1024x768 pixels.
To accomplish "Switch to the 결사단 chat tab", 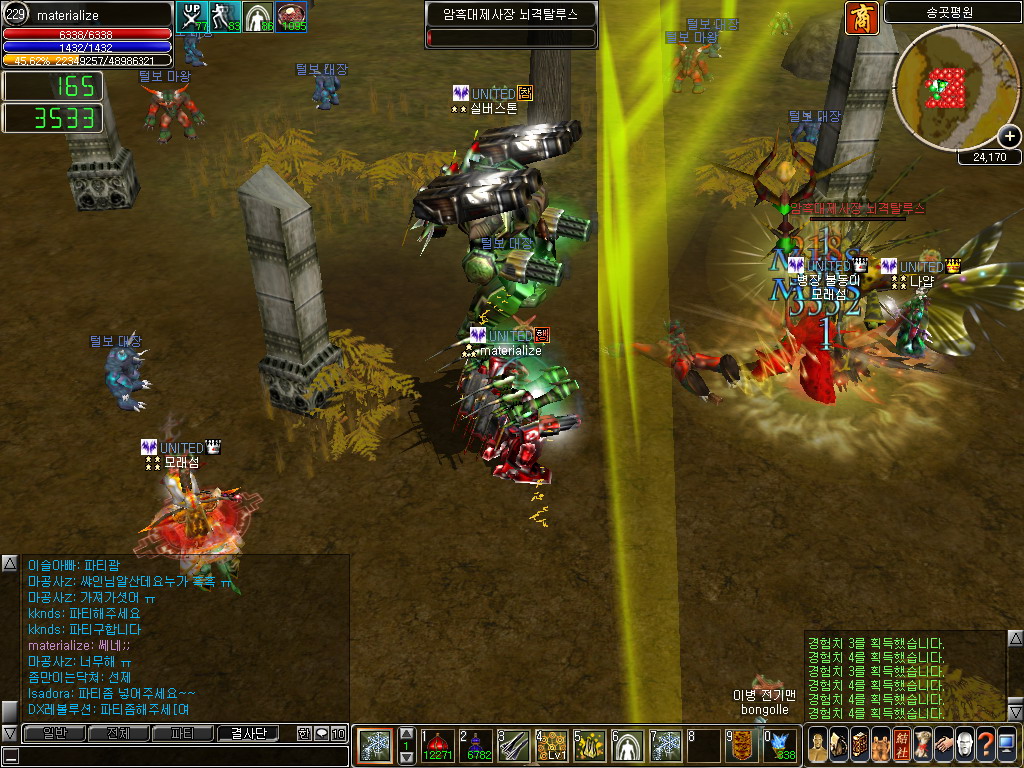I will (x=254, y=733).
